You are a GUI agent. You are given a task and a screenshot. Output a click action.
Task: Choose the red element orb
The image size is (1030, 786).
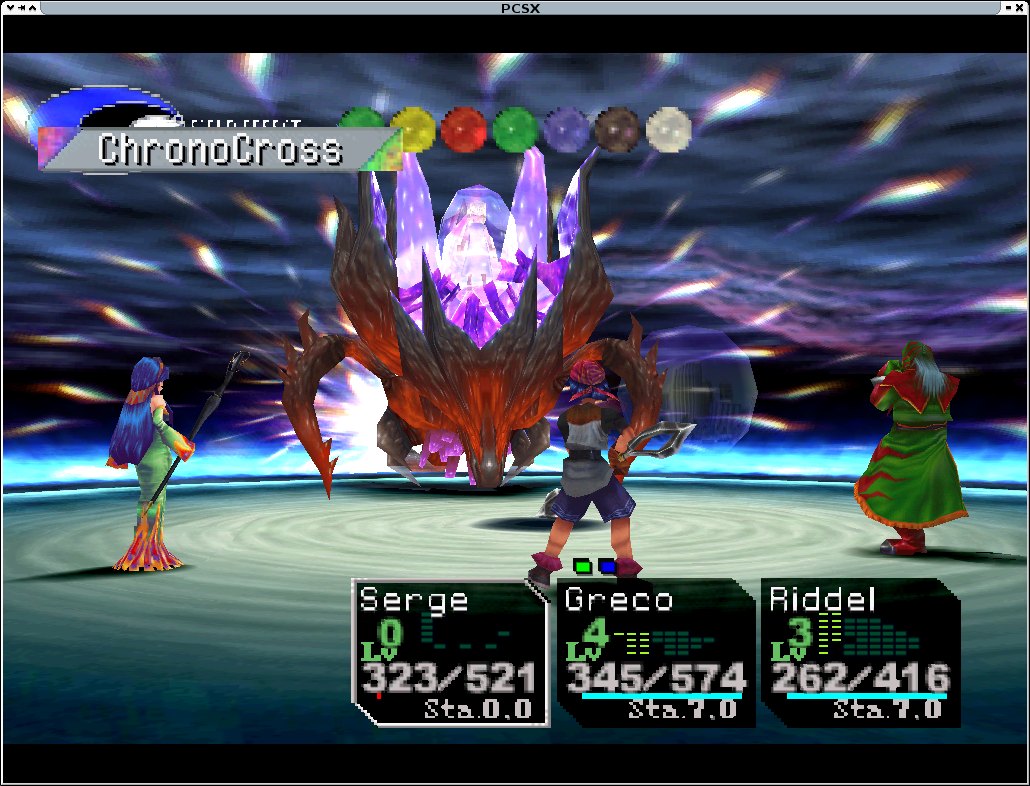pyautogui.click(x=463, y=128)
